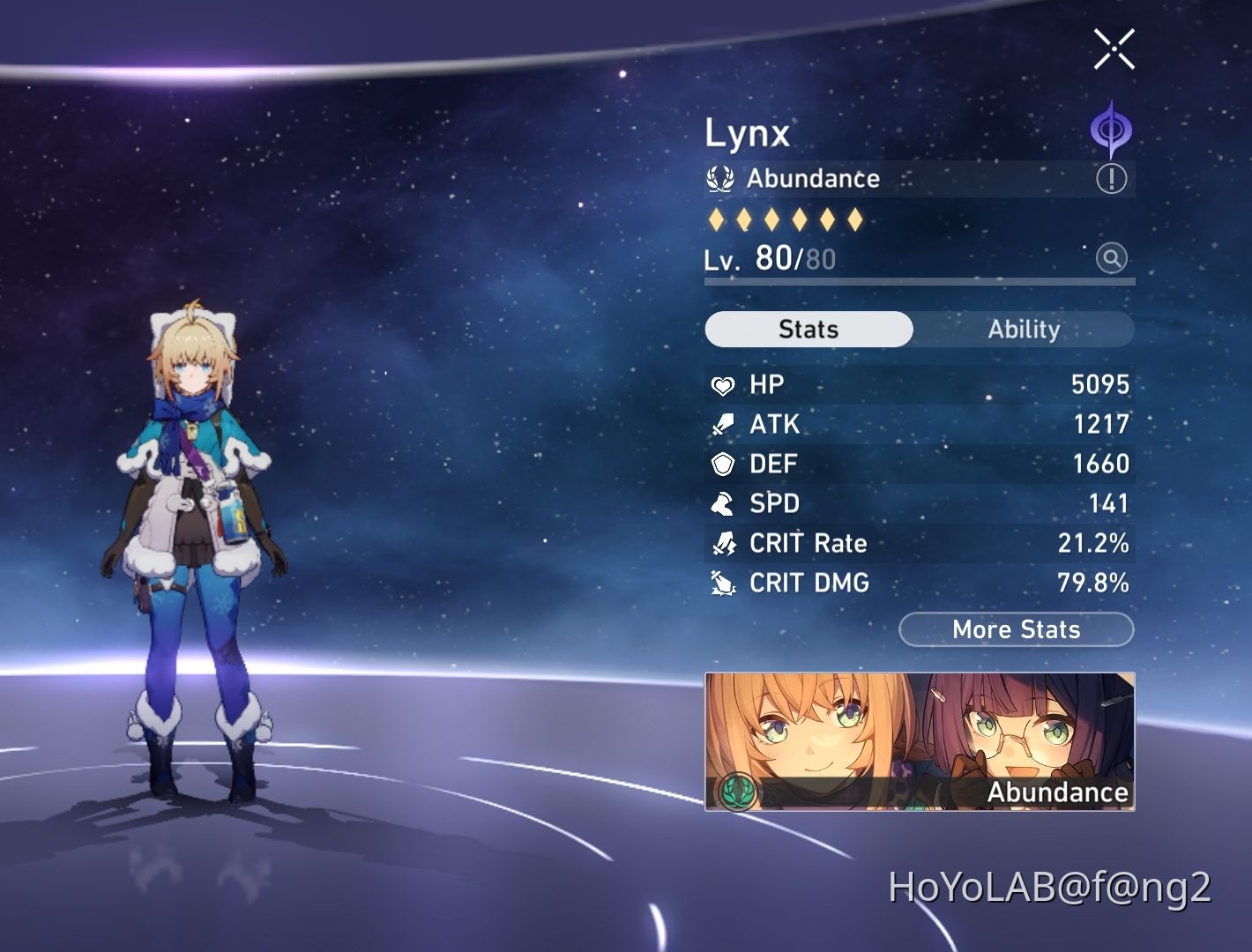Close the character details screen
This screenshot has height=952, width=1252.
pyautogui.click(x=1114, y=48)
